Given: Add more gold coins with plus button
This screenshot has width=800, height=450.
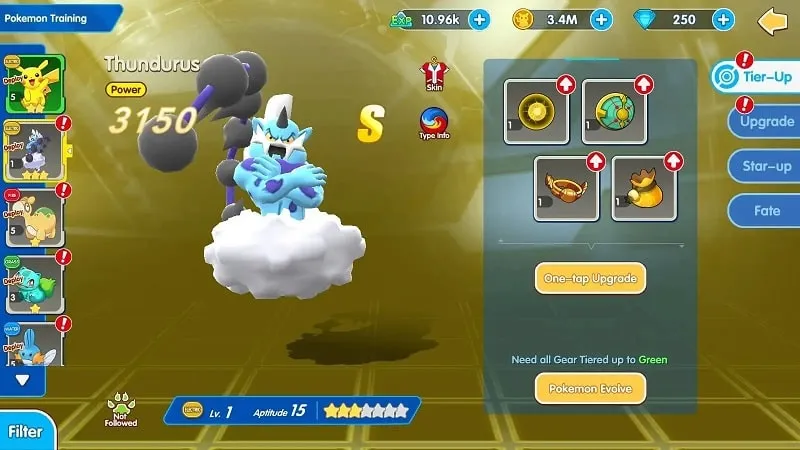Looking at the screenshot, I should click(601, 19).
